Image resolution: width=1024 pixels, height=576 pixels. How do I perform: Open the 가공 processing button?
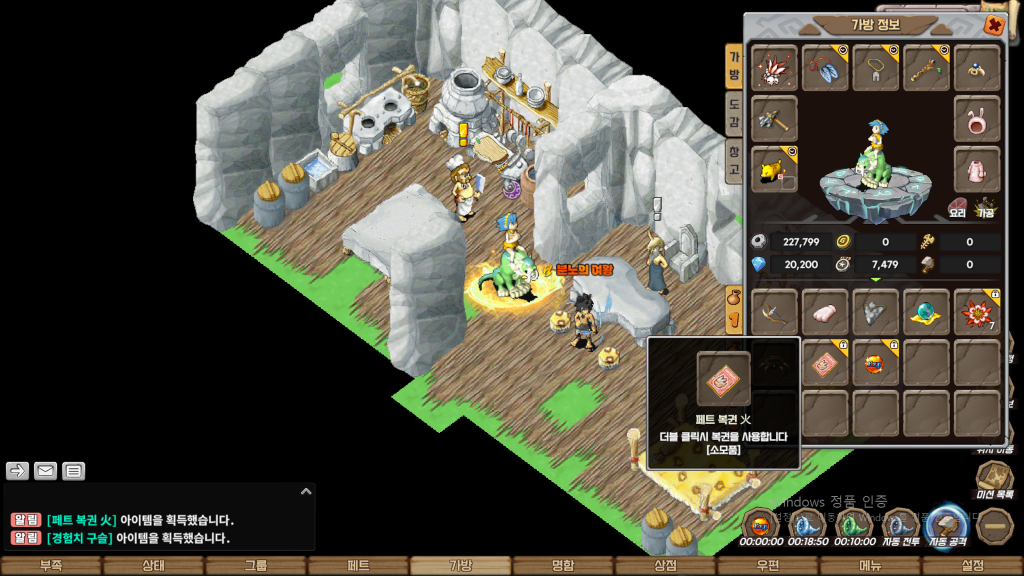[x=985, y=207]
